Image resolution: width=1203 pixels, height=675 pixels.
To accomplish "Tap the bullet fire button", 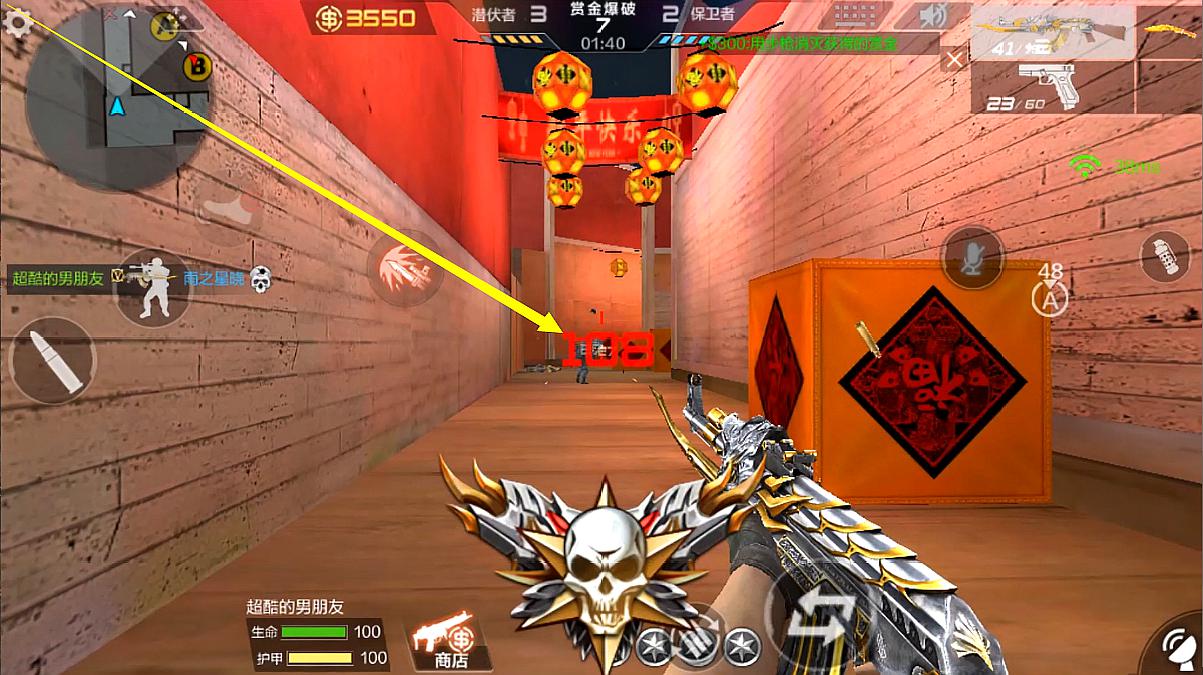I will (51, 360).
